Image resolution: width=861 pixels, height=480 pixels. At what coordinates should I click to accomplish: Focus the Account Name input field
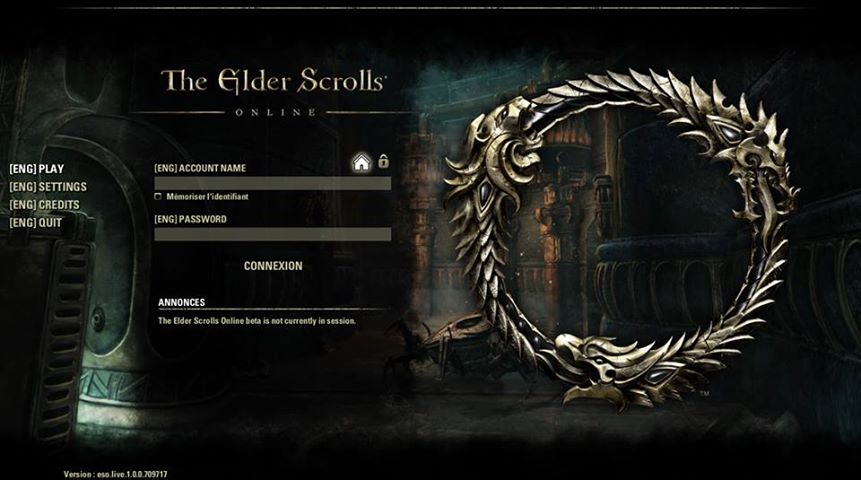272,184
